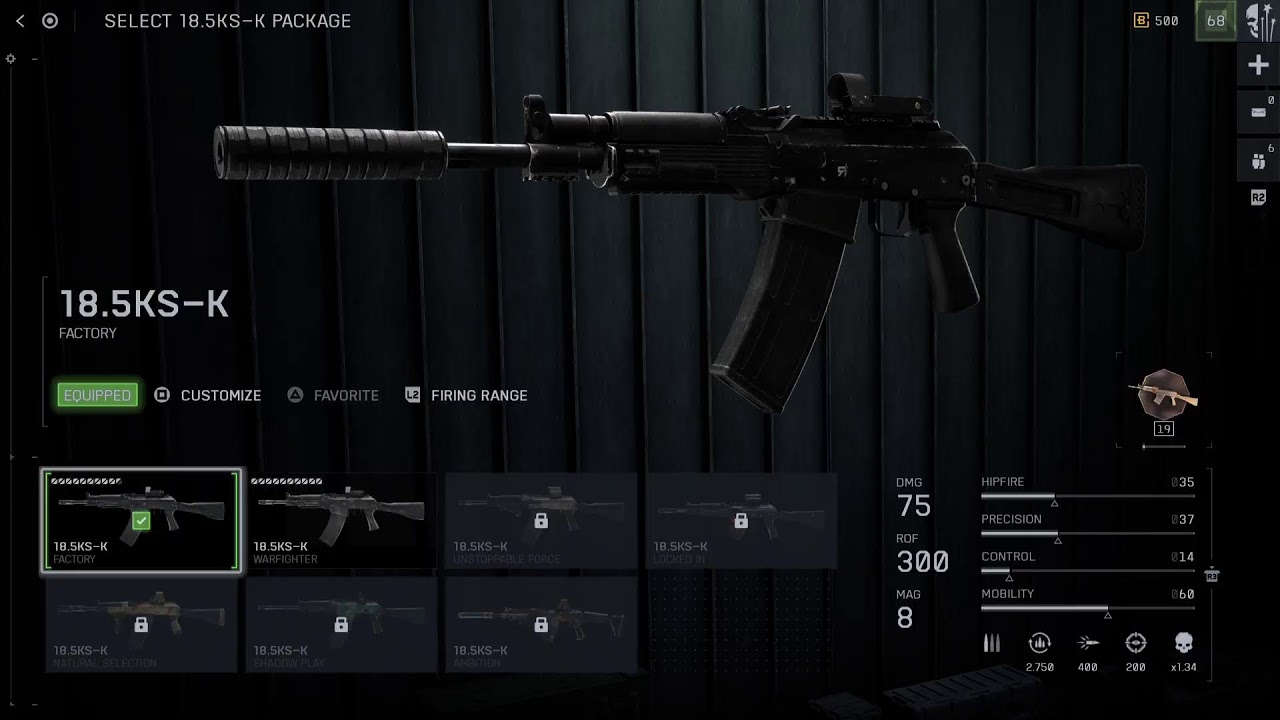This screenshot has height=720, width=1280.
Task: Show the 500 currency balance
Action: [1156, 21]
